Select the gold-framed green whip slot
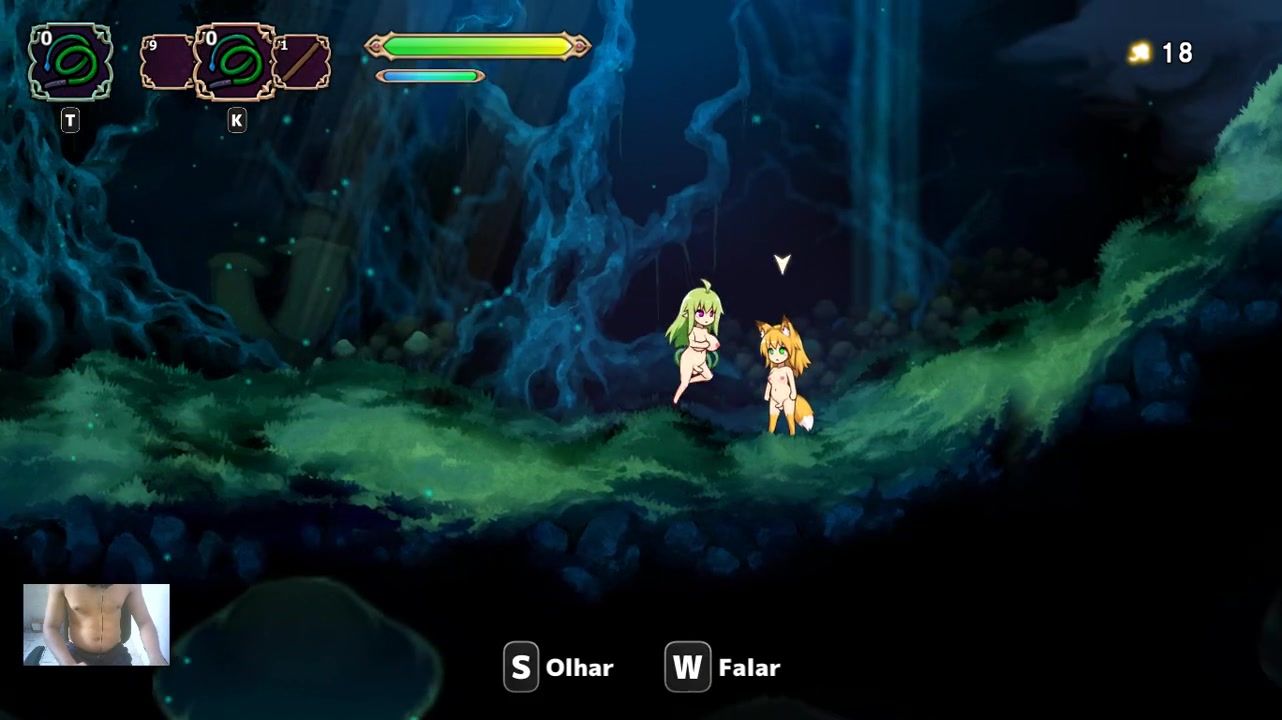 tap(235, 62)
